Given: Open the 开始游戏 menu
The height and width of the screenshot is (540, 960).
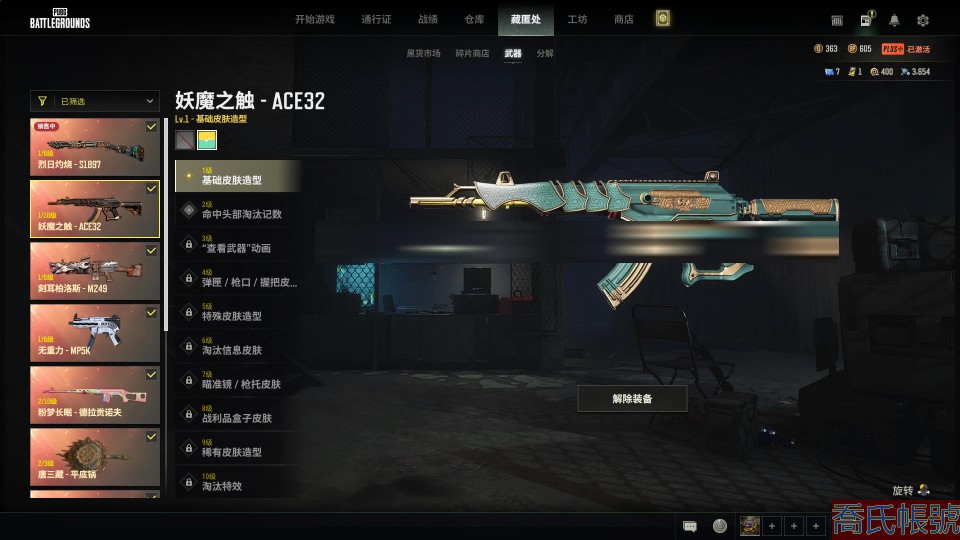Looking at the screenshot, I should 314,19.
